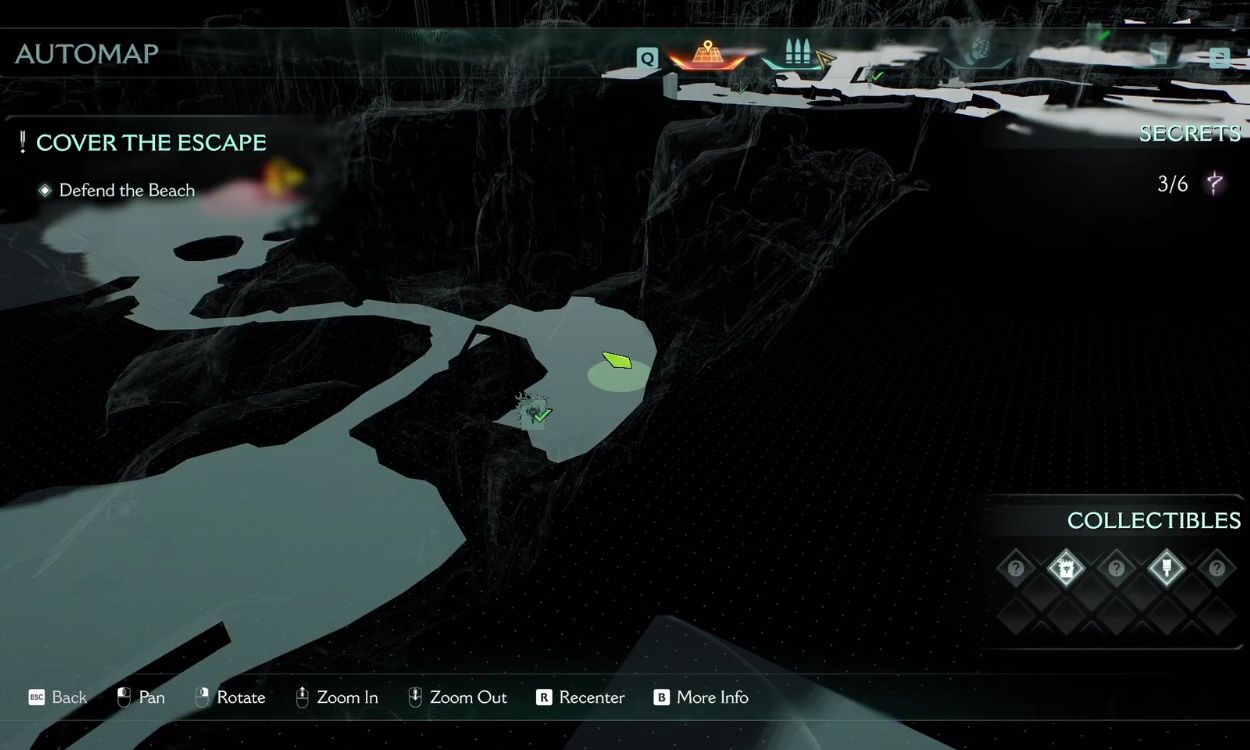Click the Cover the Escape objective
1250x750 pixels.
150,143
